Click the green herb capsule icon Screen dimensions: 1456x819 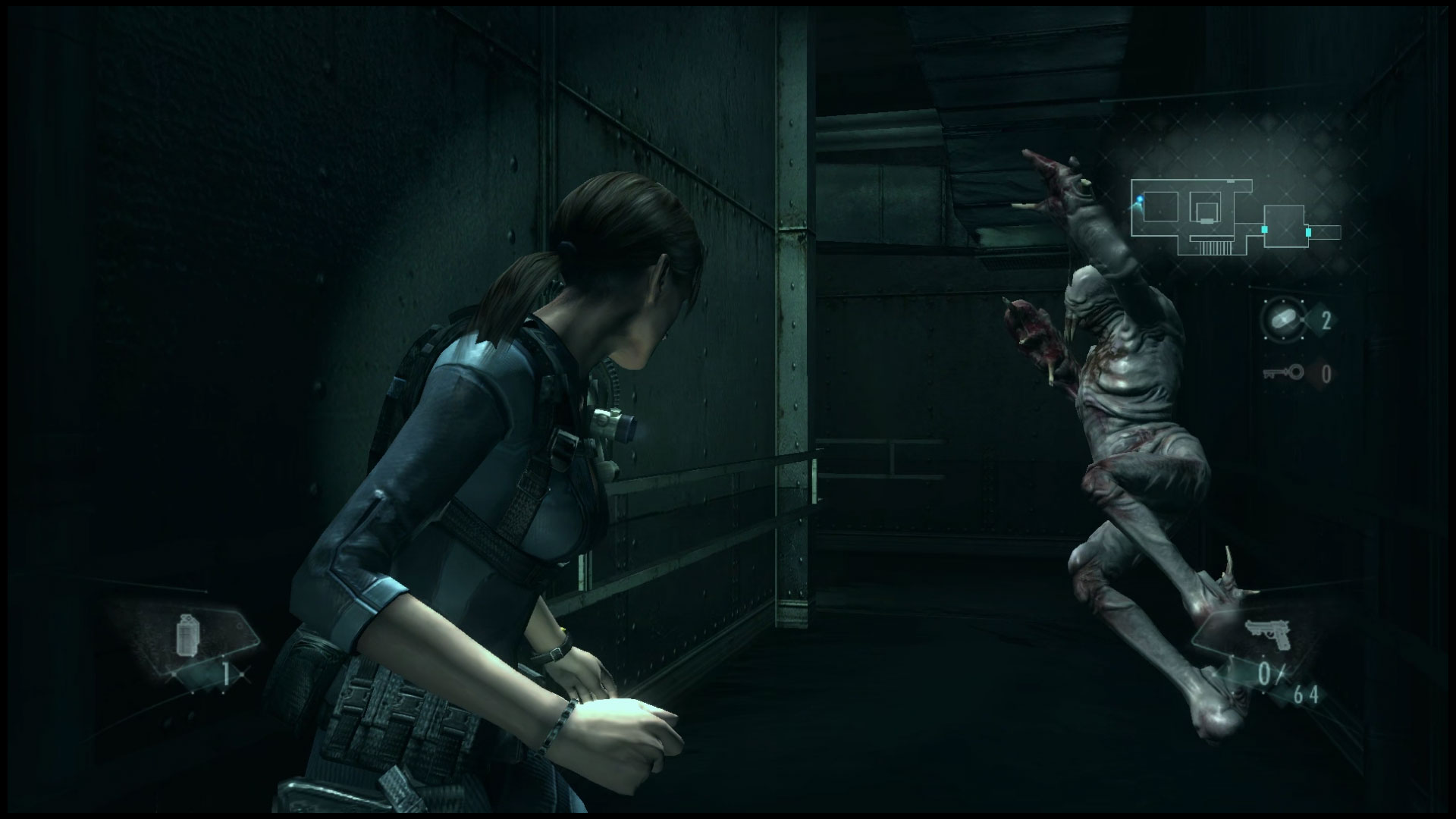coord(1284,318)
